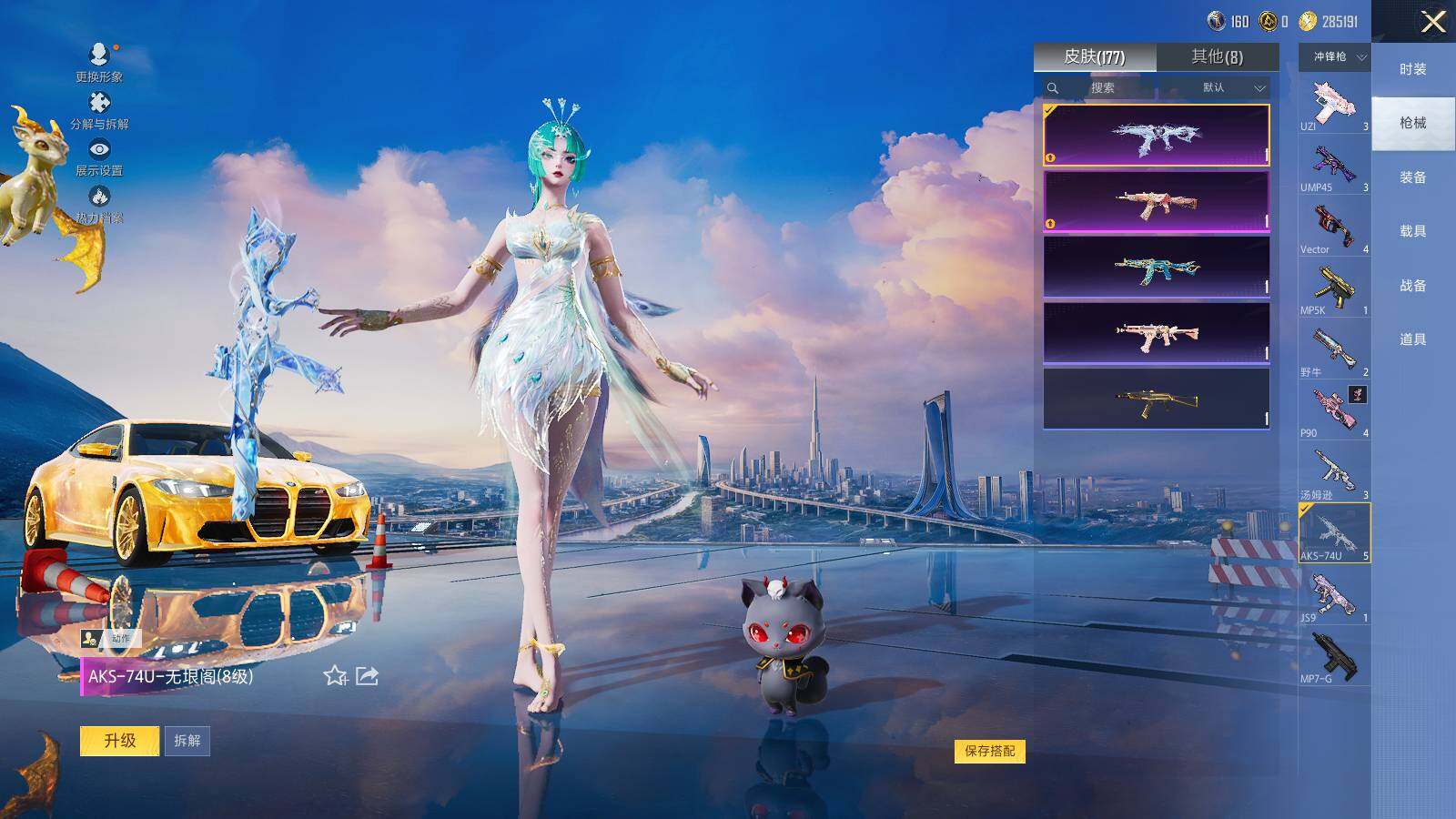Open the 冲锋枪 weapon type dropdown

(1334, 56)
